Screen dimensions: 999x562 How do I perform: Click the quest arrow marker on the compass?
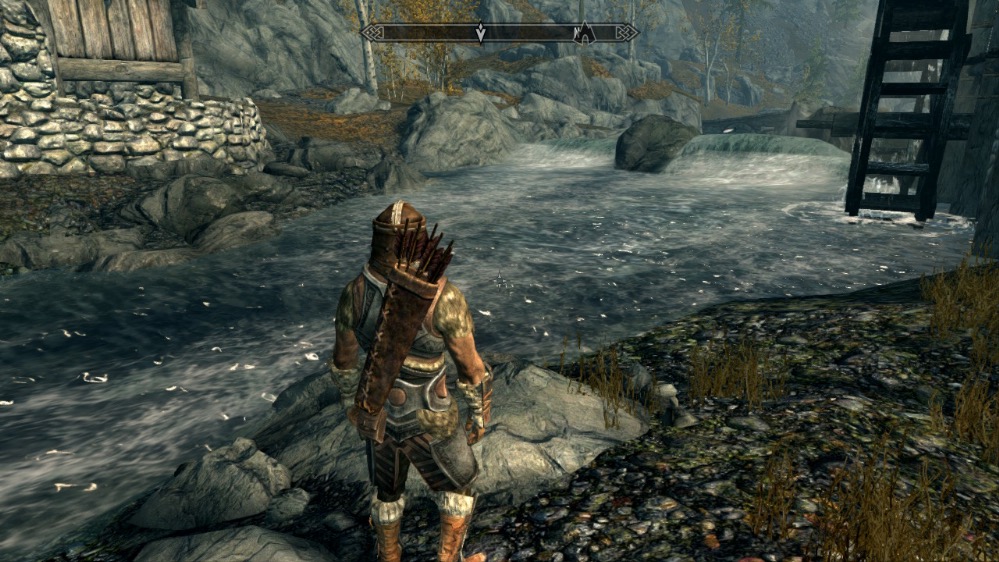point(480,33)
